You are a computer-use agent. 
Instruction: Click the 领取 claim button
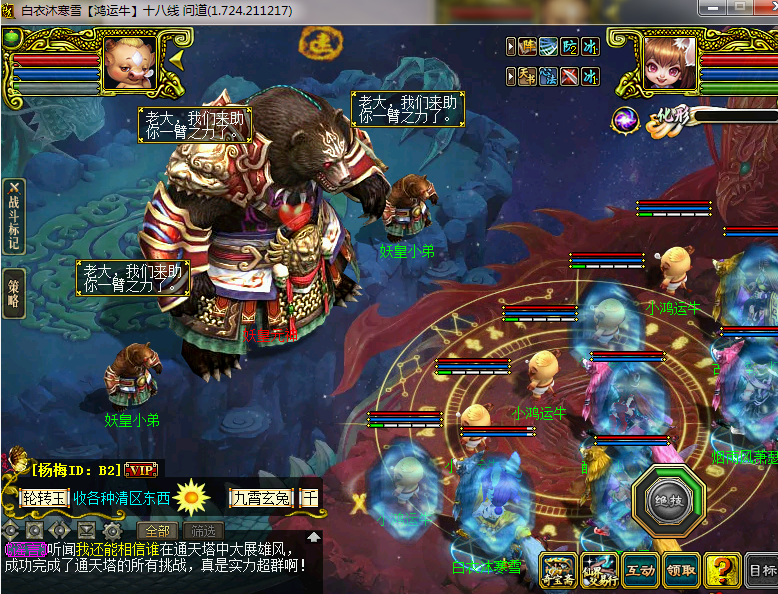click(680, 571)
